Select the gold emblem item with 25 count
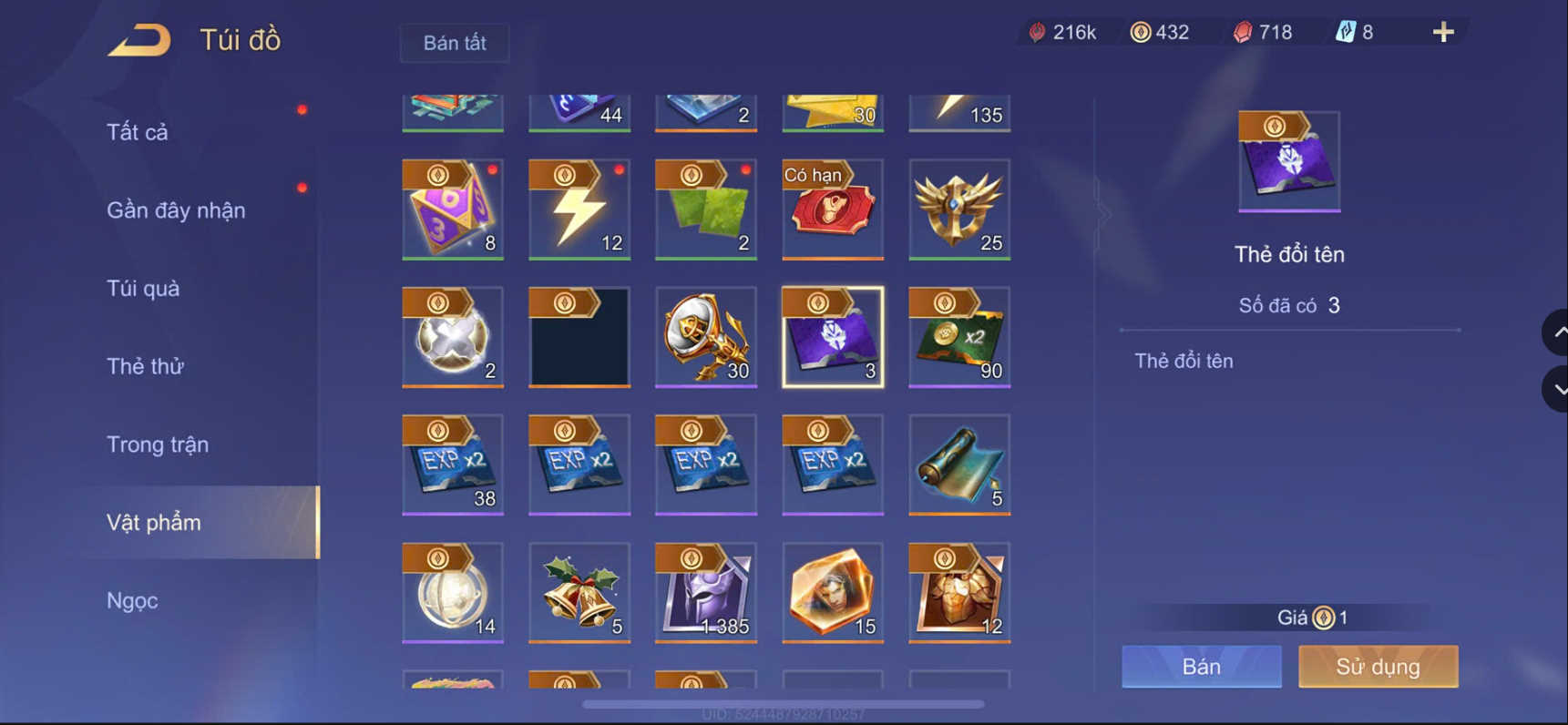Screen dimensions: 1568x725 coord(958,209)
